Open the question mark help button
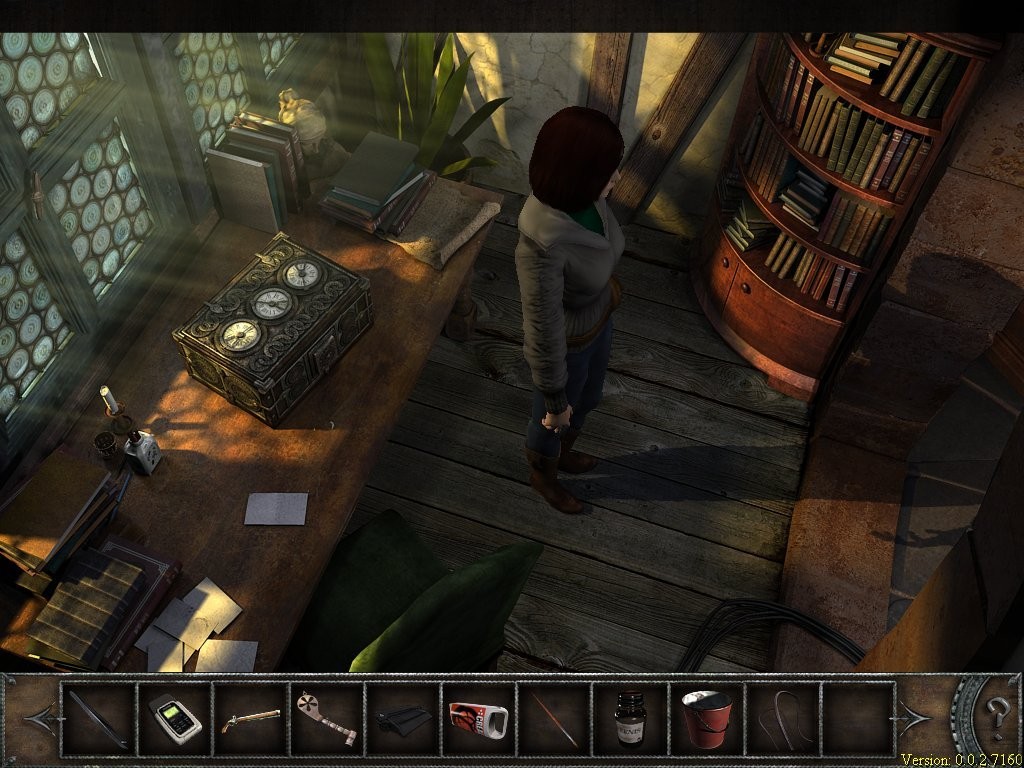Image resolution: width=1024 pixels, height=768 pixels. coord(998,716)
